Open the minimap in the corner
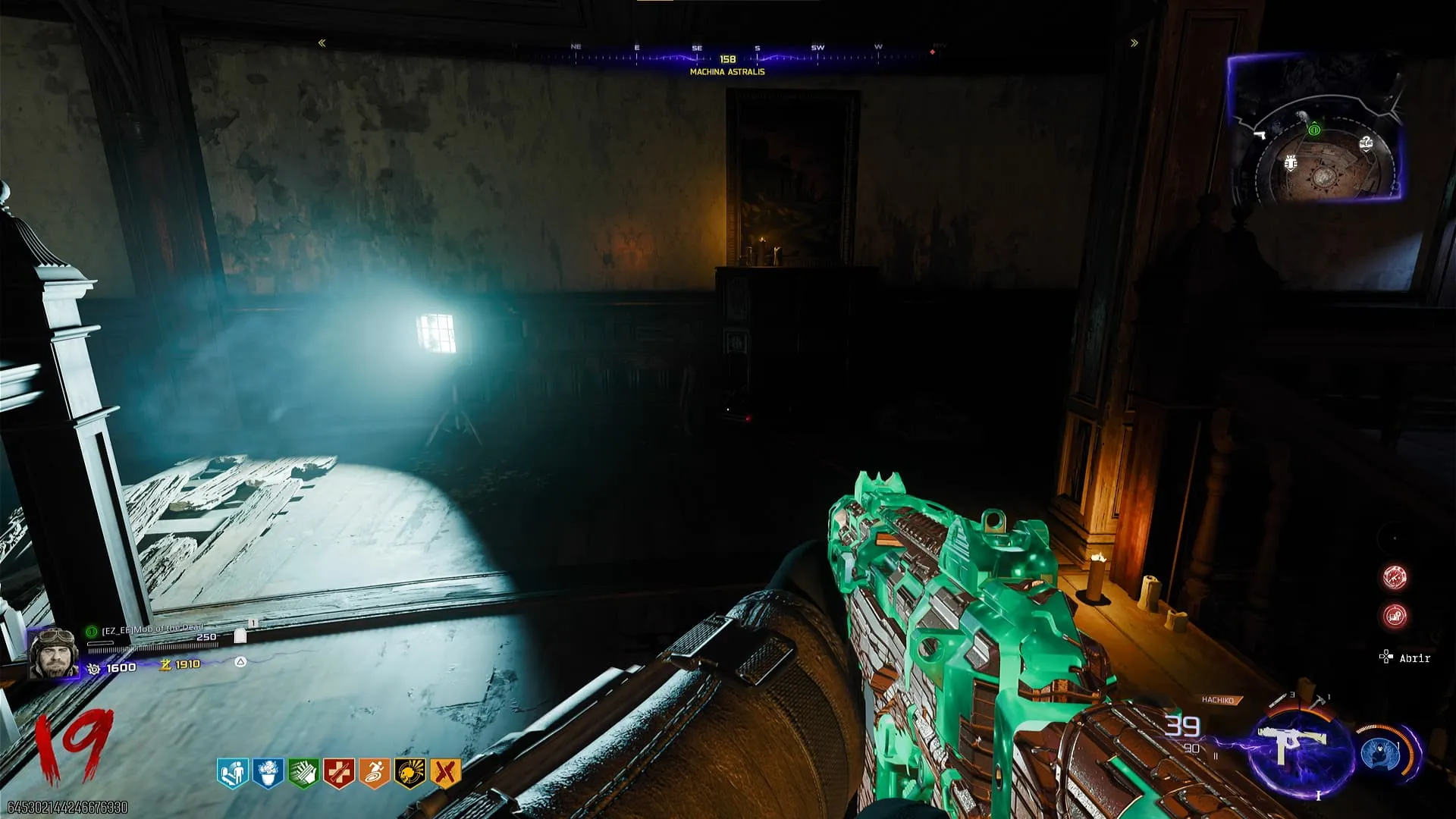 pyautogui.click(x=1316, y=129)
